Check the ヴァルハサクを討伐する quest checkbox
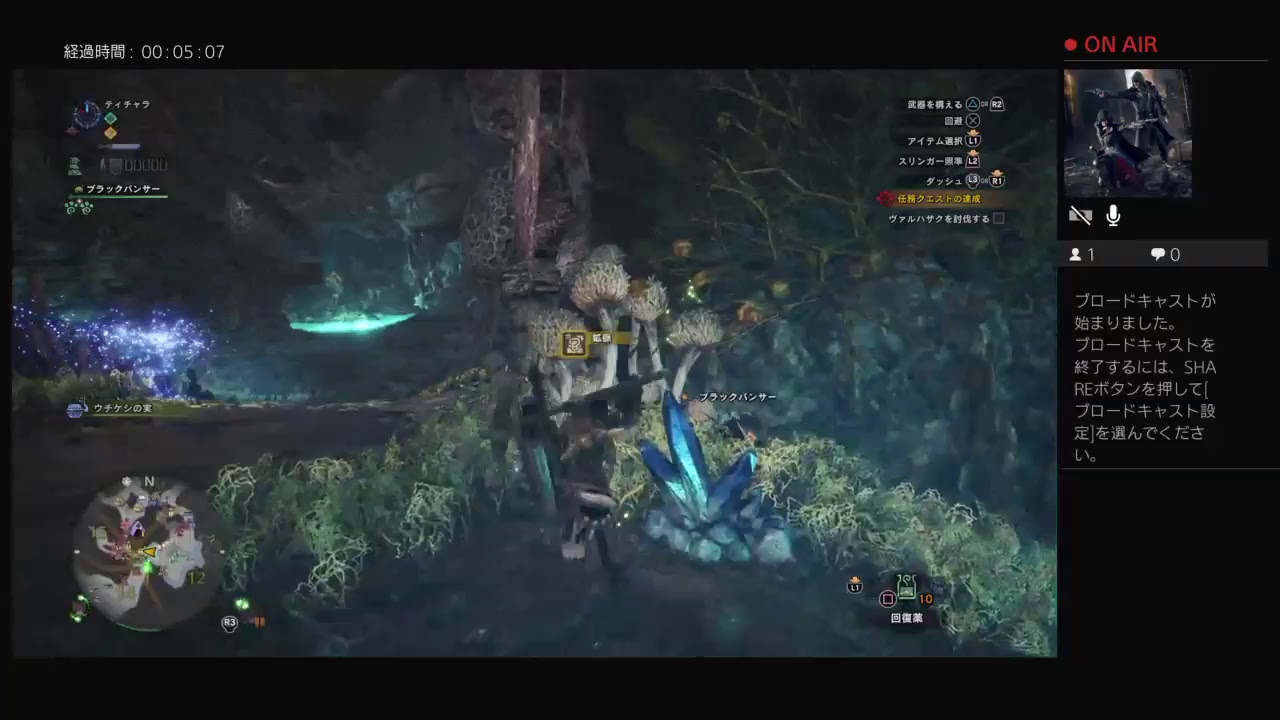Screen dimensions: 1280x720 pyautogui.click(x=1000, y=218)
